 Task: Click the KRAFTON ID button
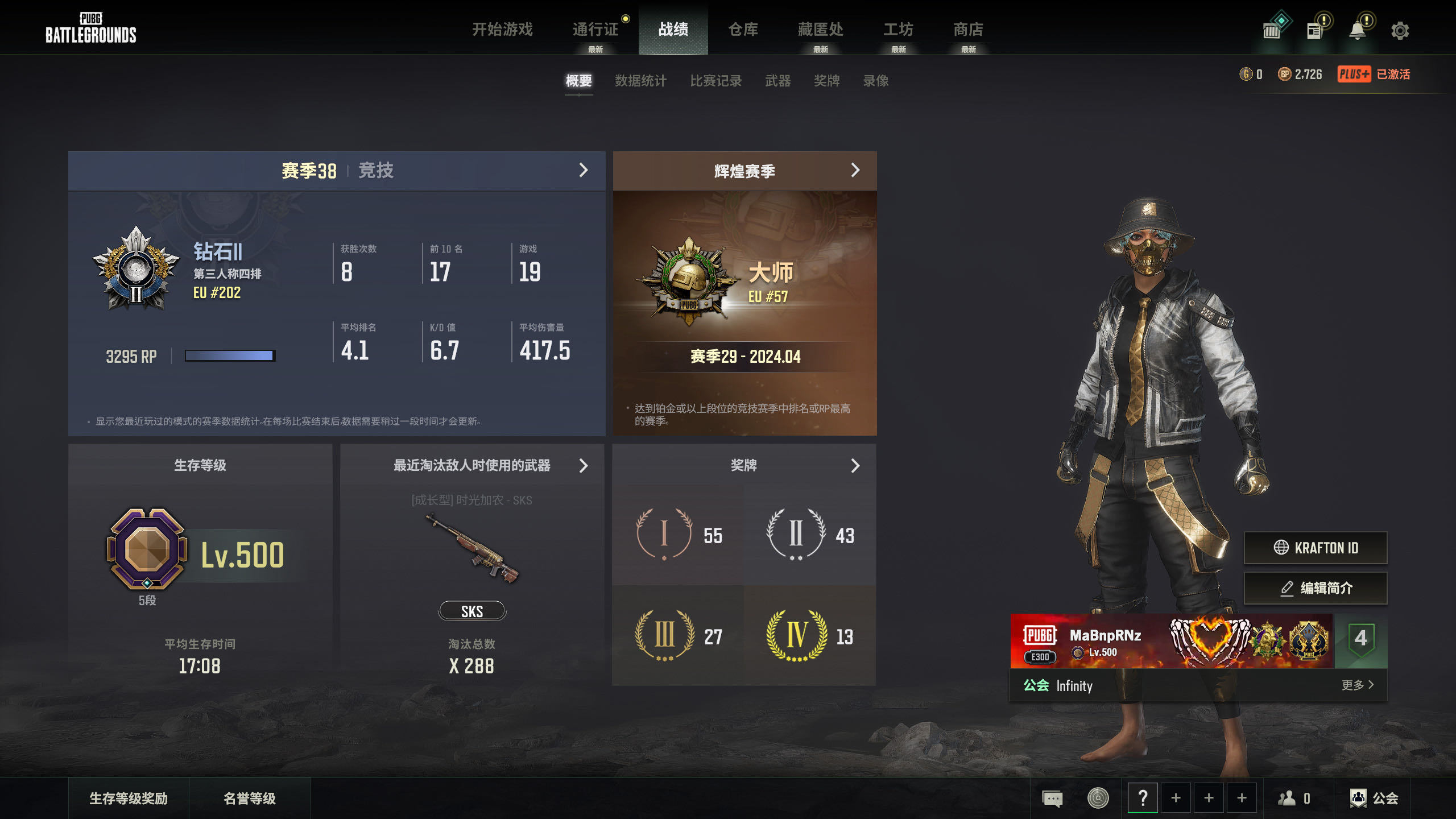pyautogui.click(x=1315, y=548)
